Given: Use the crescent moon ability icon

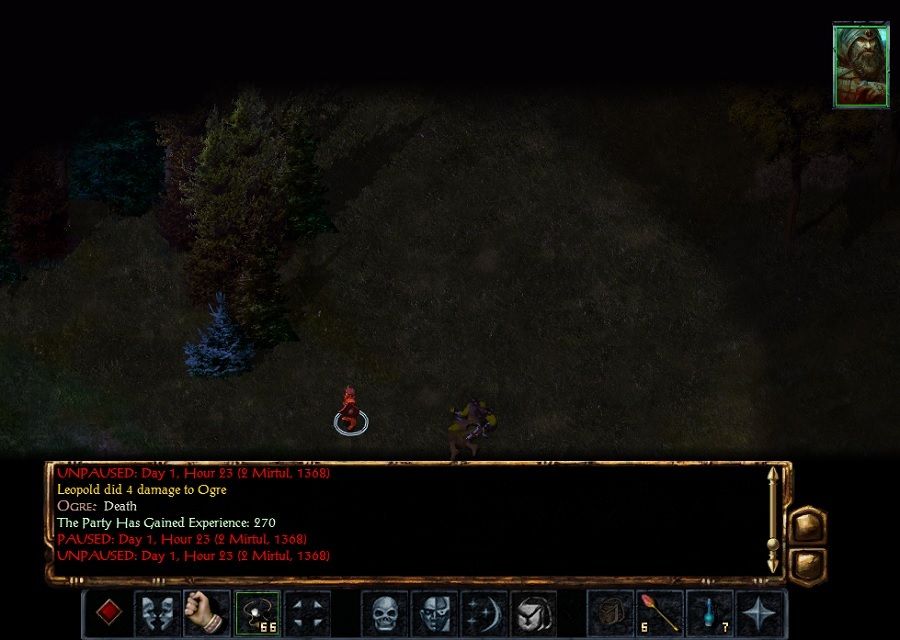Looking at the screenshot, I should tap(485, 612).
